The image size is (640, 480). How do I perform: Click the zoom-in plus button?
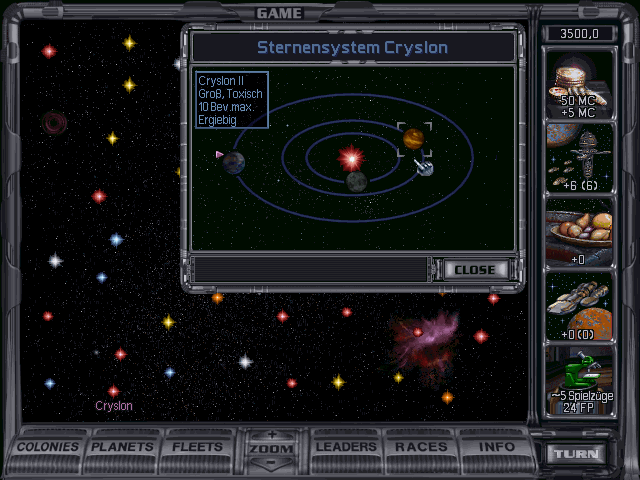tap(269, 435)
